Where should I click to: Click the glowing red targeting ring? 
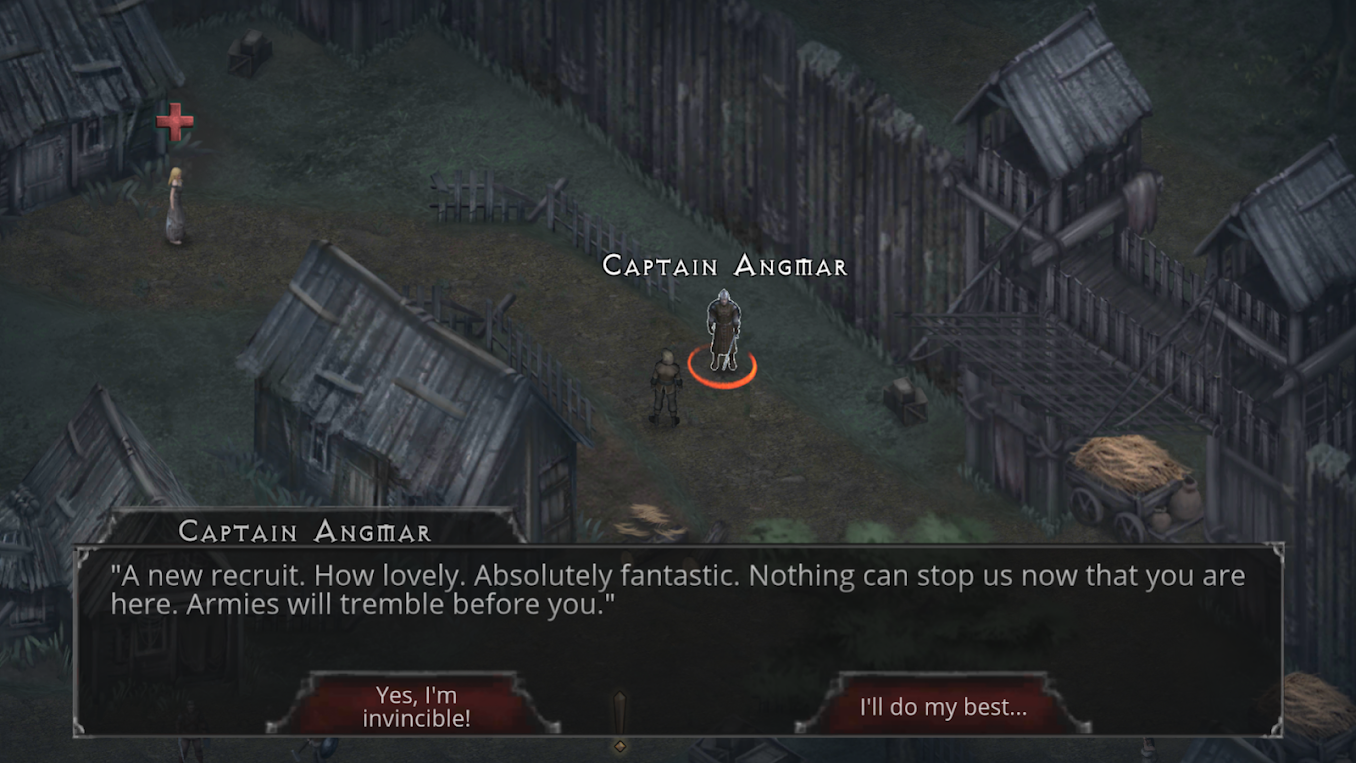pos(722,369)
